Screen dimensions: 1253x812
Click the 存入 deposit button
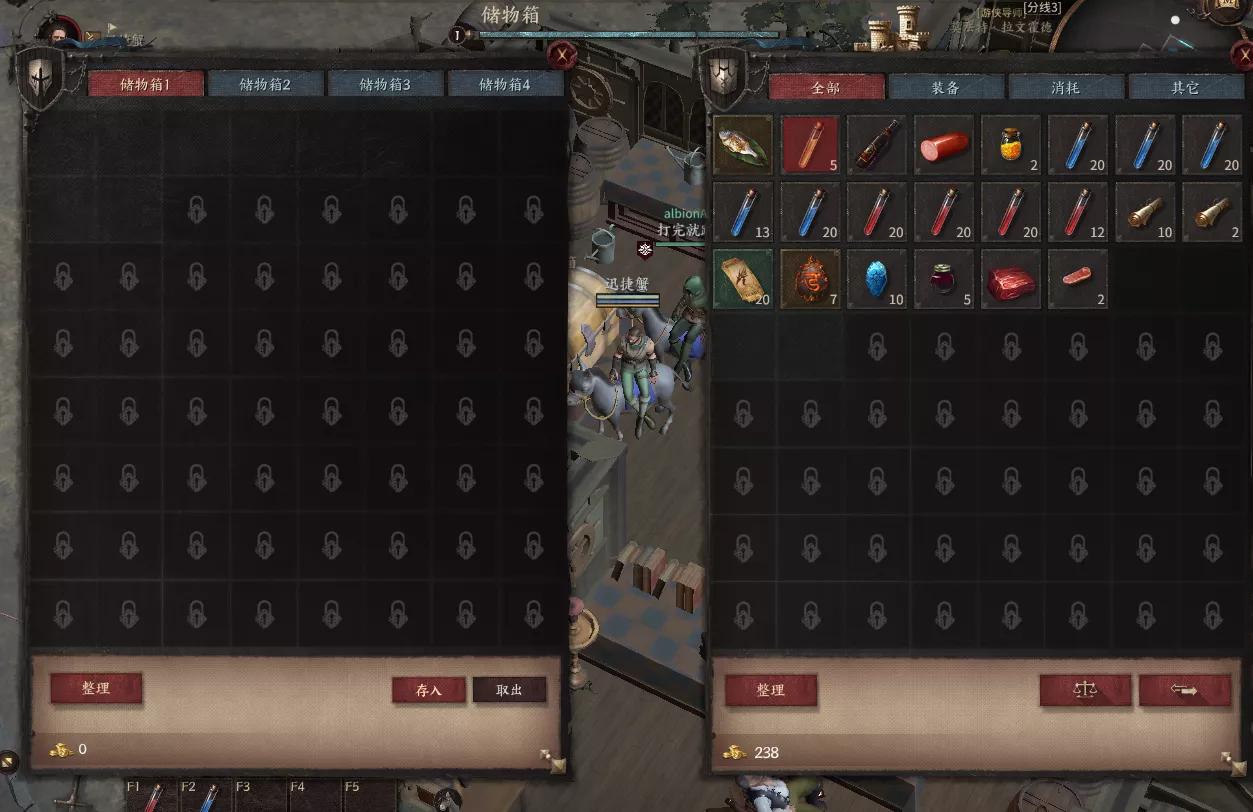coord(429,690)
